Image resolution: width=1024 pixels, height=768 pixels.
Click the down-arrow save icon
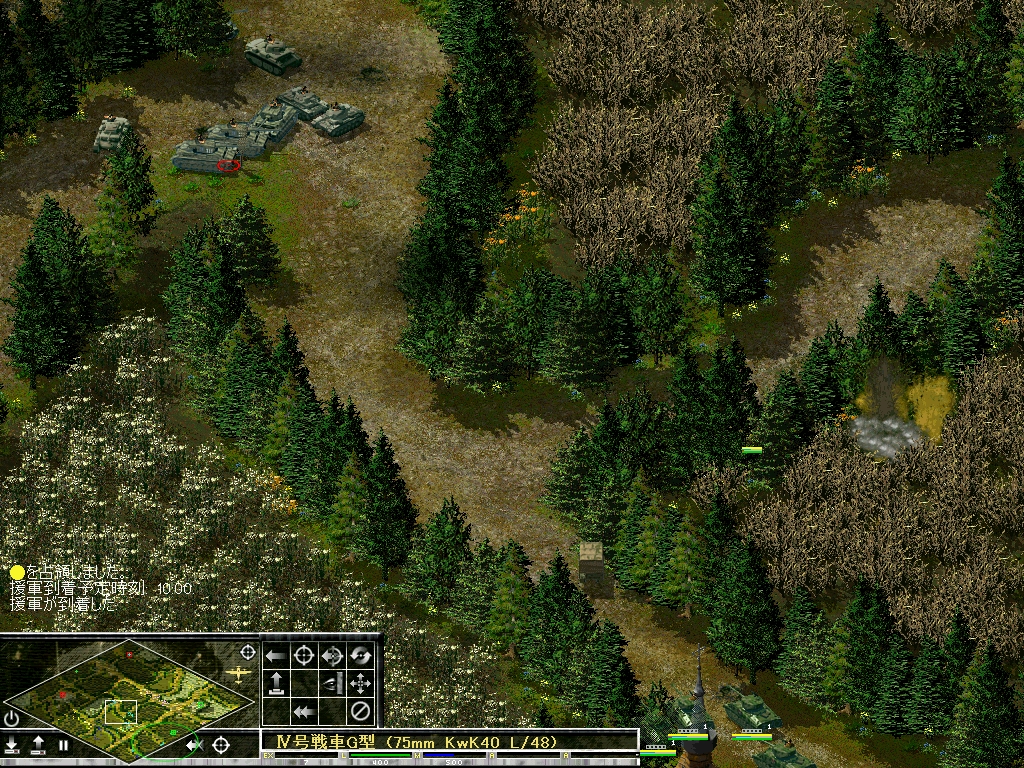point(12,745)
